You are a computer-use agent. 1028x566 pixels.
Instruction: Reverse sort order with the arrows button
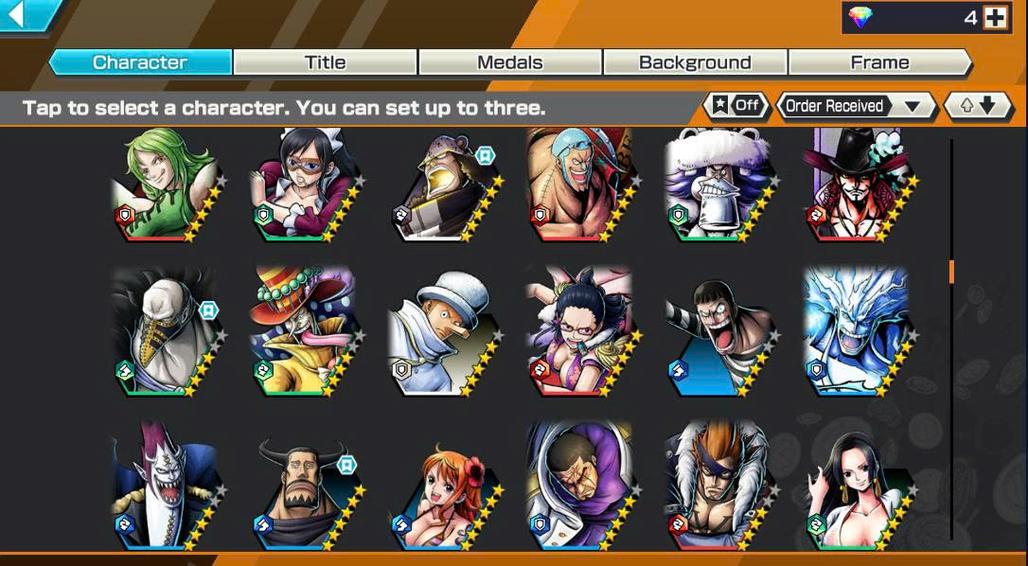(978, 105)
